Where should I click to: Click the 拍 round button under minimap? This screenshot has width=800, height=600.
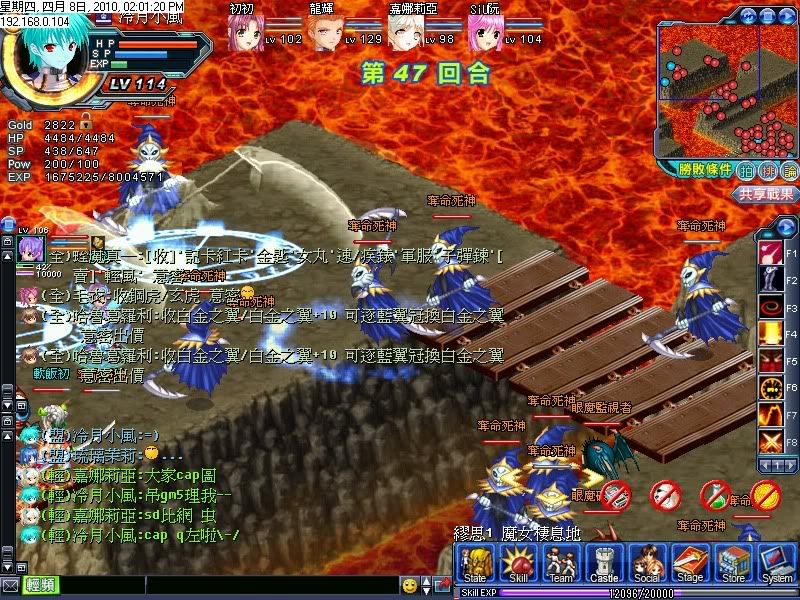pyautogui.click(x=746, y=170)
